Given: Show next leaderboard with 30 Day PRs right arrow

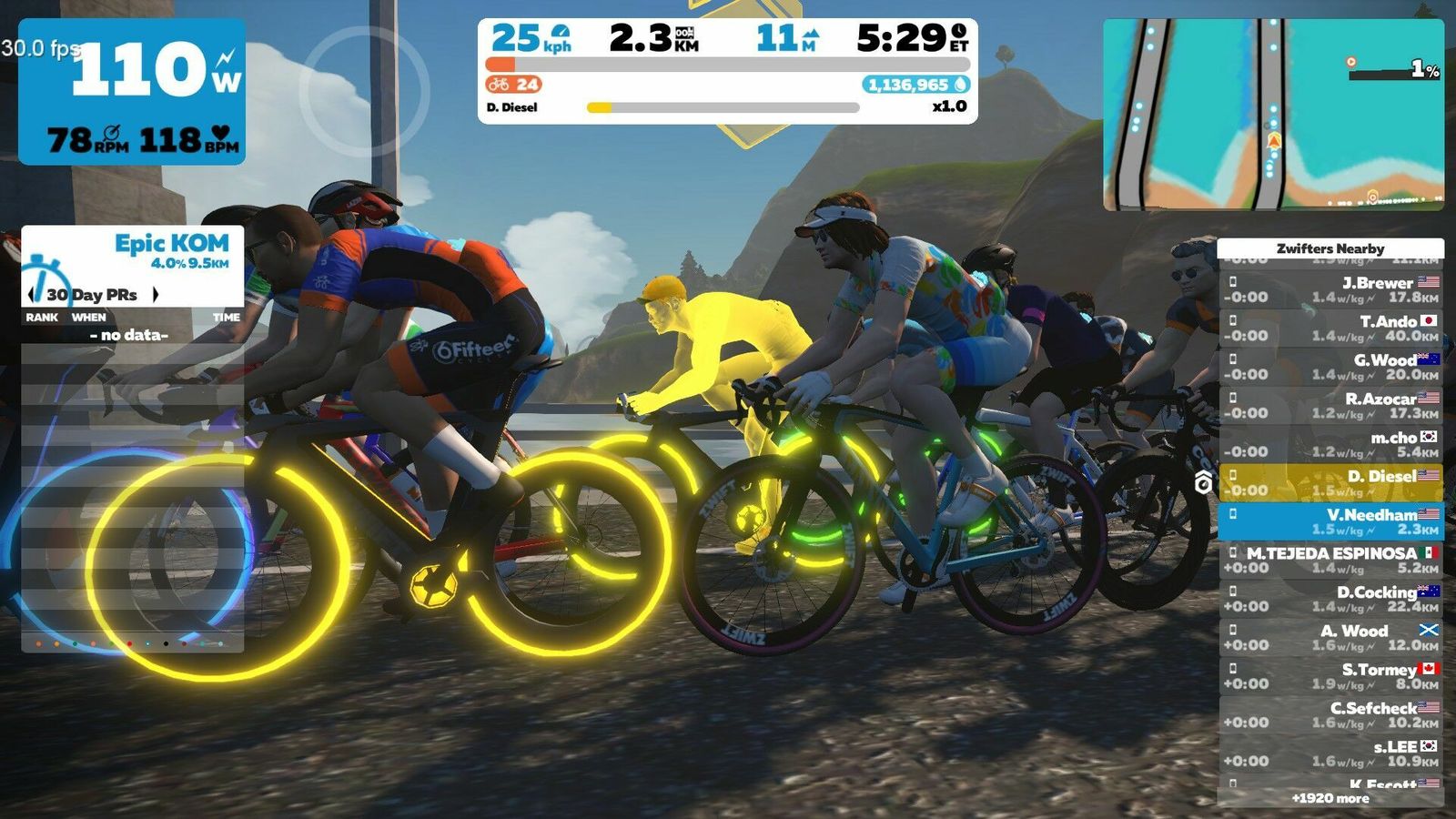Looking at the screenshot, I should (156, 294).
